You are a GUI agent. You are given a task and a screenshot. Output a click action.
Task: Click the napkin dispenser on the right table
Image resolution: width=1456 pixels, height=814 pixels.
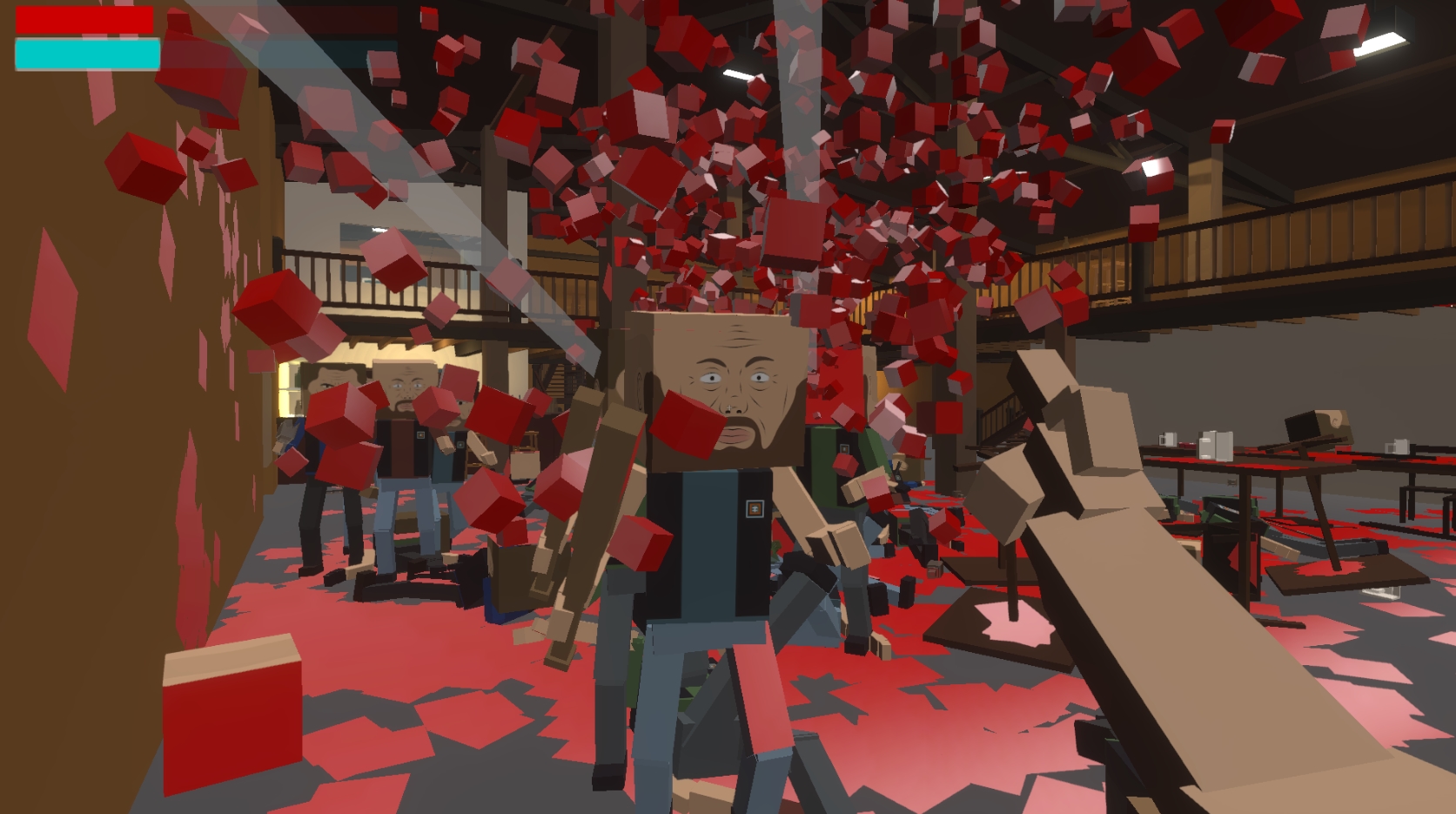(x=1216, y=446)
